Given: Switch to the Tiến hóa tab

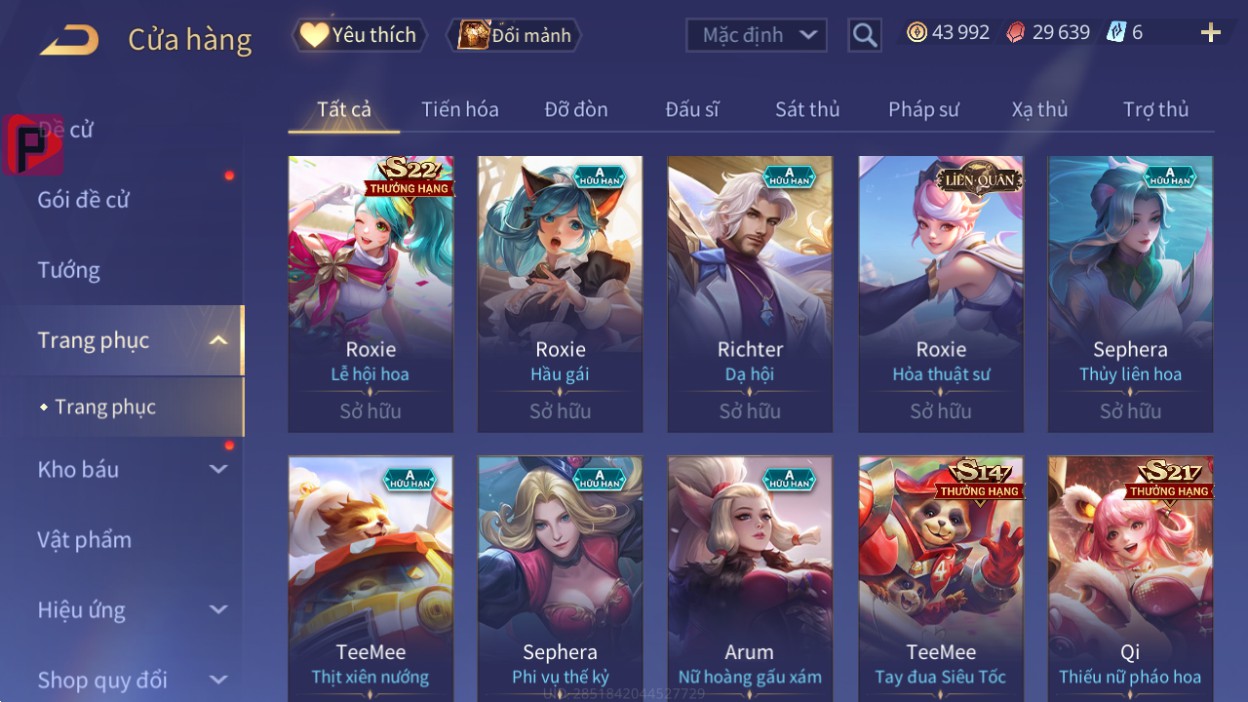Looking at the screenshot, I should point(460,109).
